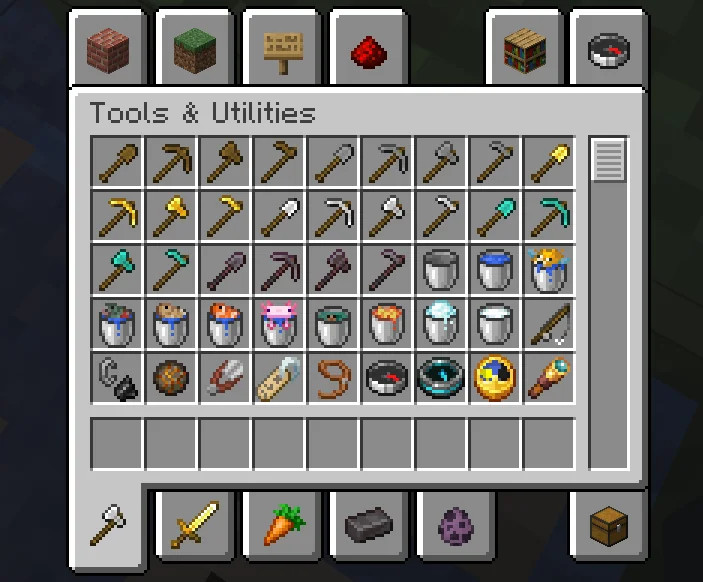Grab the axolotl bucket

[280, 323]
